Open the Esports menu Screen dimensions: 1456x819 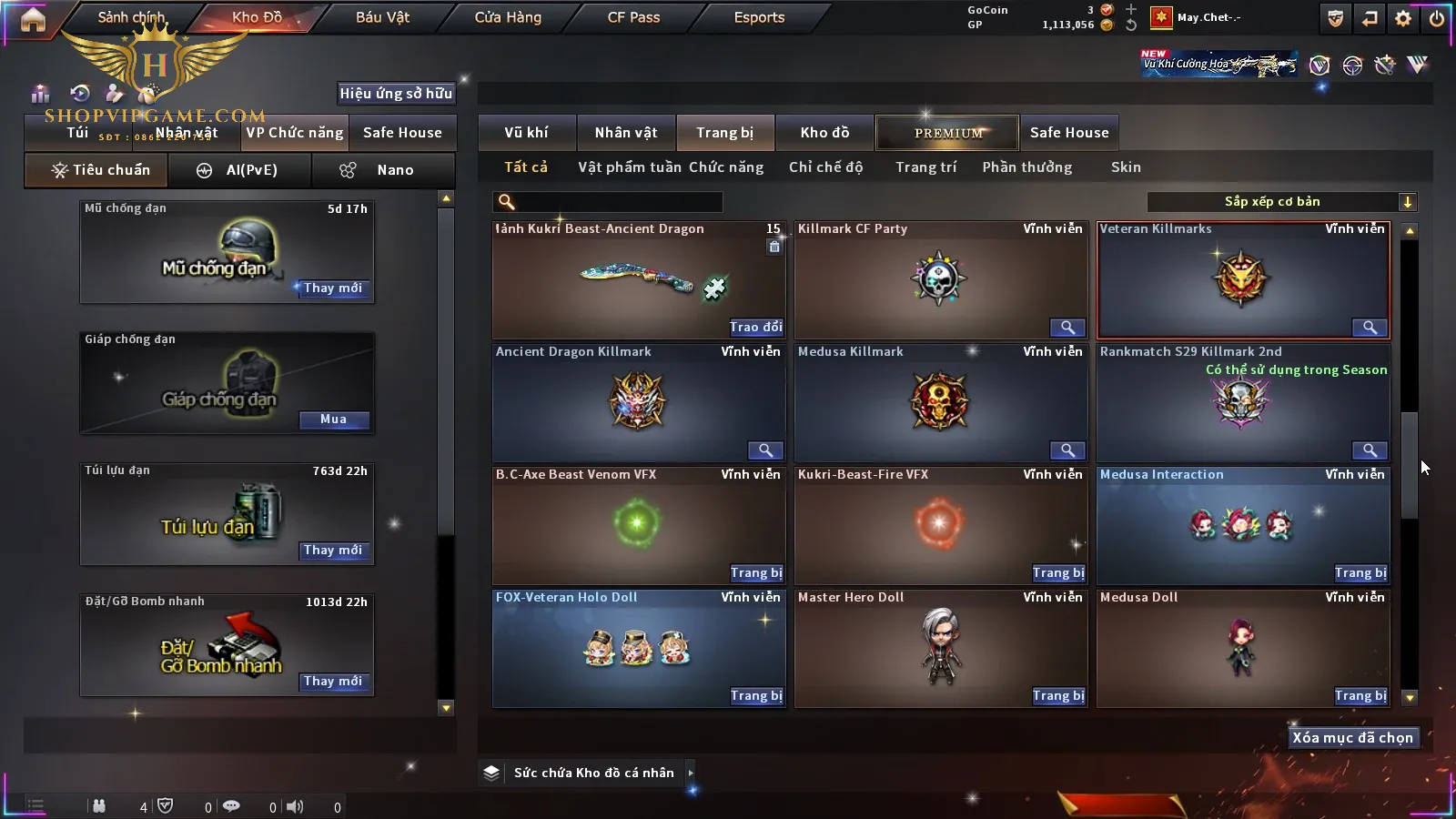pyautogui.click(x=759, y=17)
